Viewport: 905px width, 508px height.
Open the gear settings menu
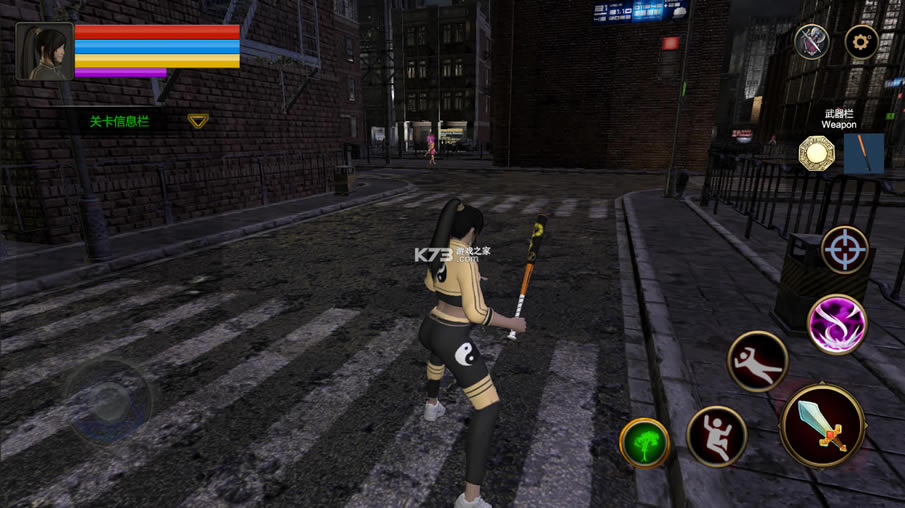861,42
